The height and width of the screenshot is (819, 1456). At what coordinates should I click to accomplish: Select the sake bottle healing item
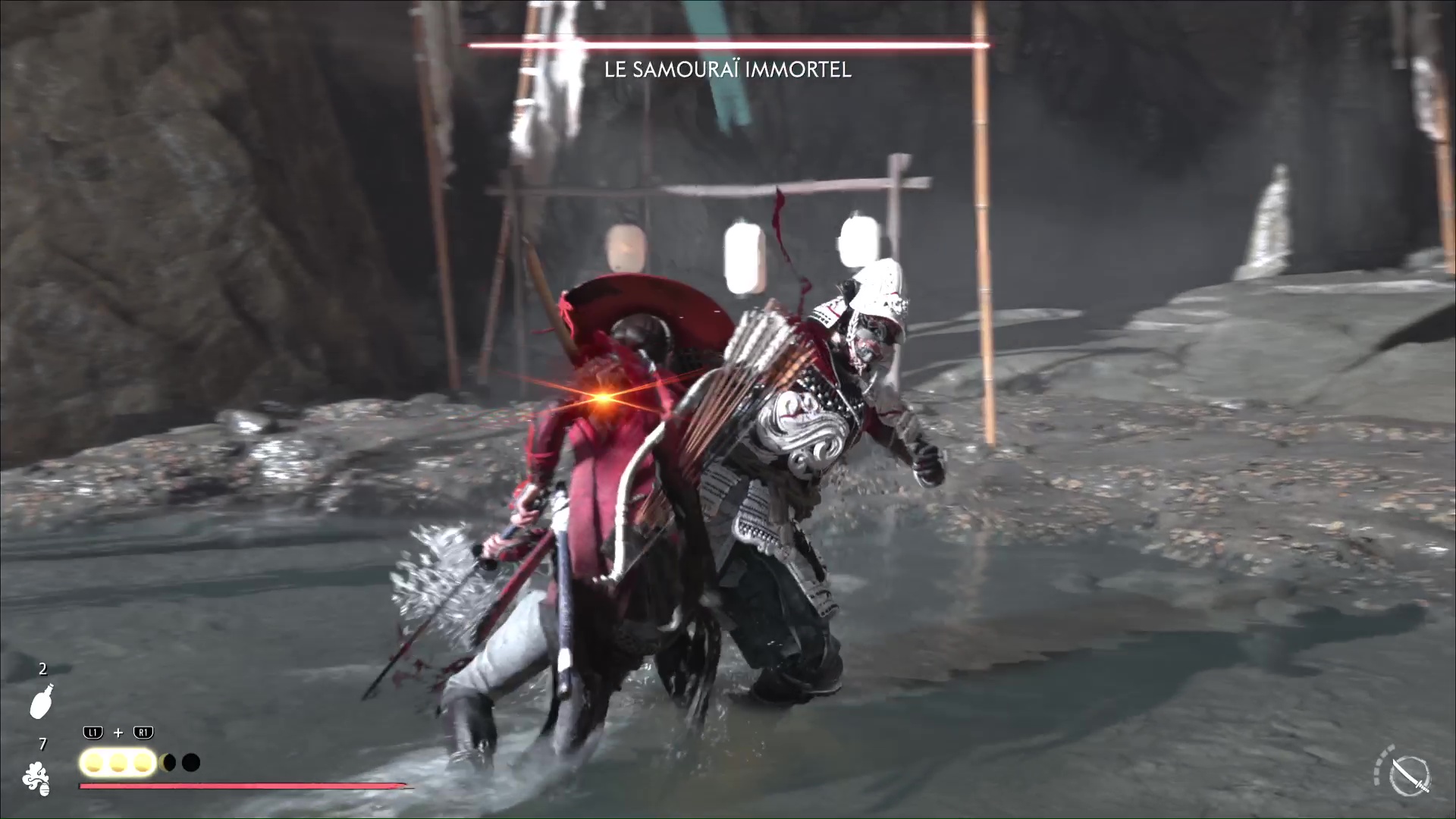pos(41,701)
